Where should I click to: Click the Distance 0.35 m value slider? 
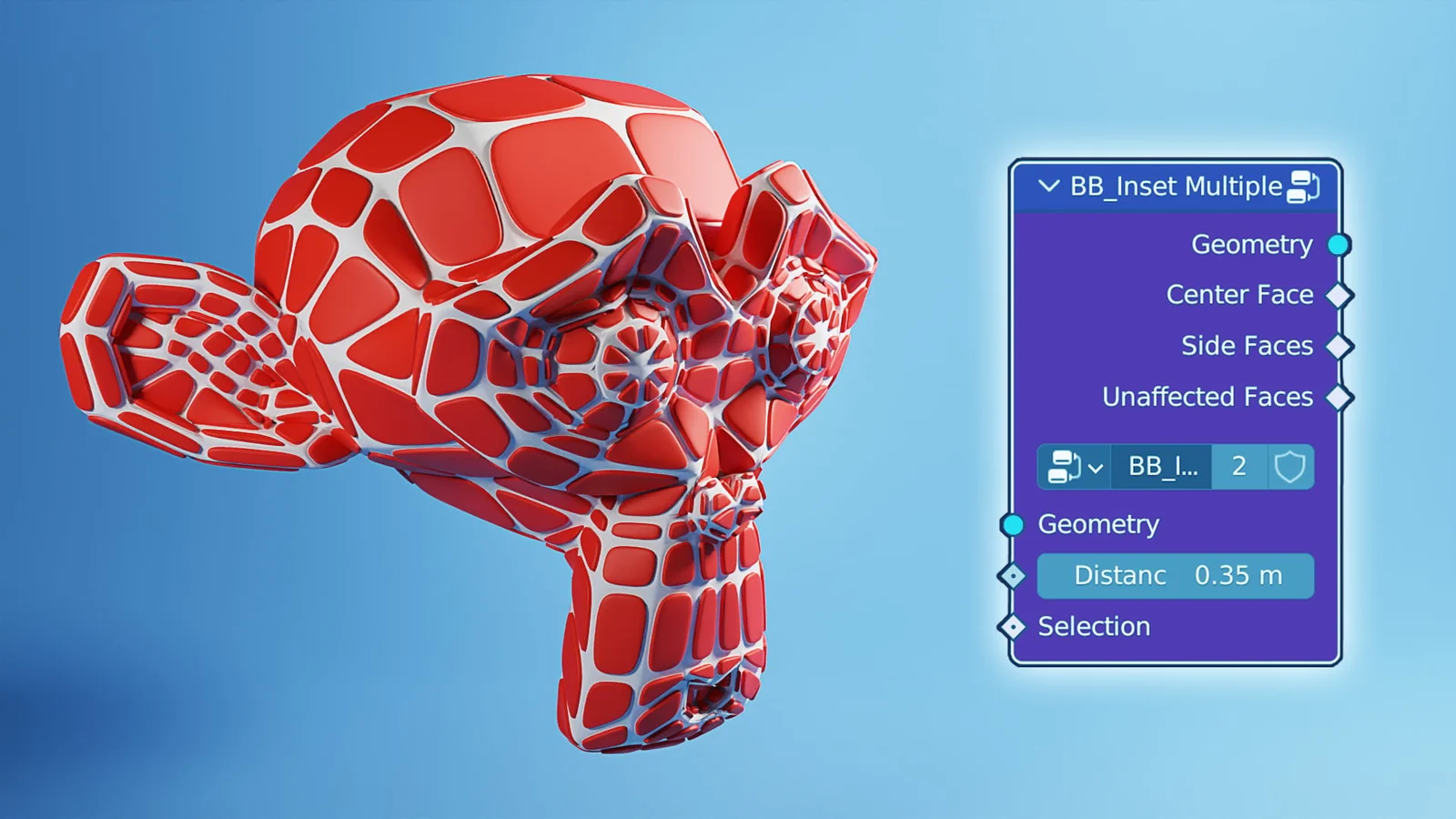1176,575
